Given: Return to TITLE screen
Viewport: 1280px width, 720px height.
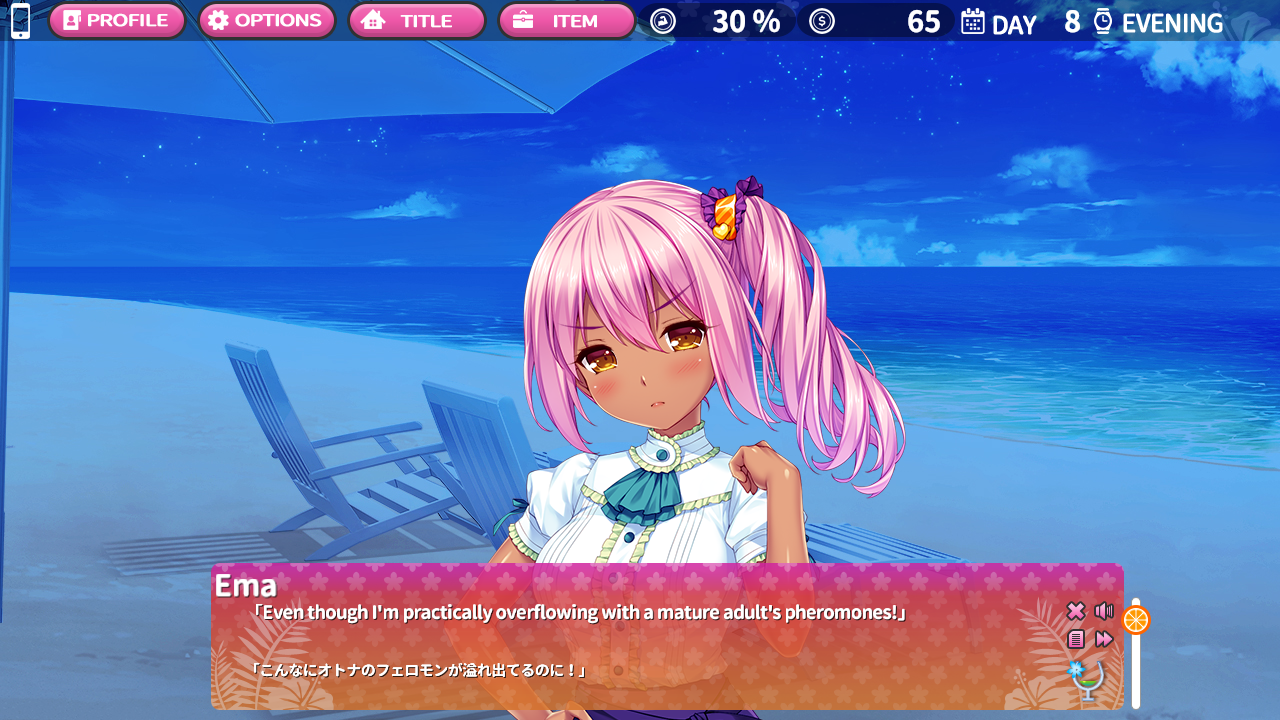Looking at the screenshot, I should 416,21.
